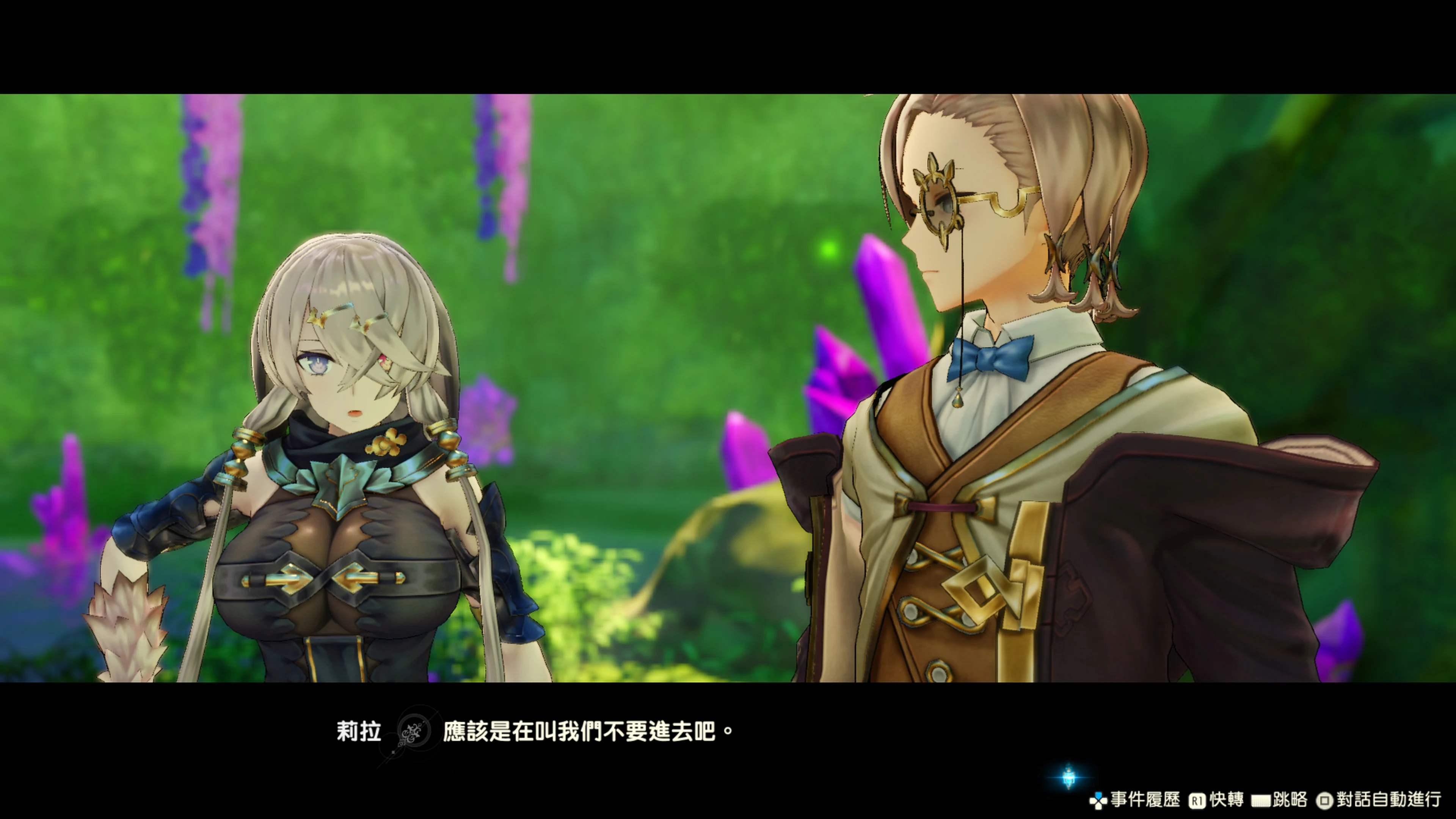
Task: Click the square button icon before 對話自動進行
Action: pos(1324,800)
